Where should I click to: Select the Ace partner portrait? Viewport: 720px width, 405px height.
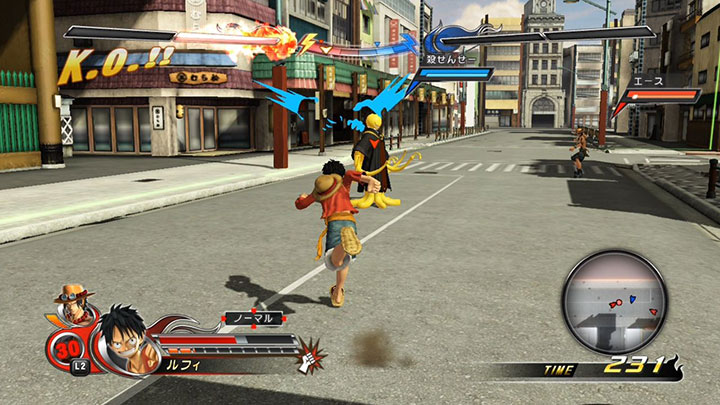point(74,302)
